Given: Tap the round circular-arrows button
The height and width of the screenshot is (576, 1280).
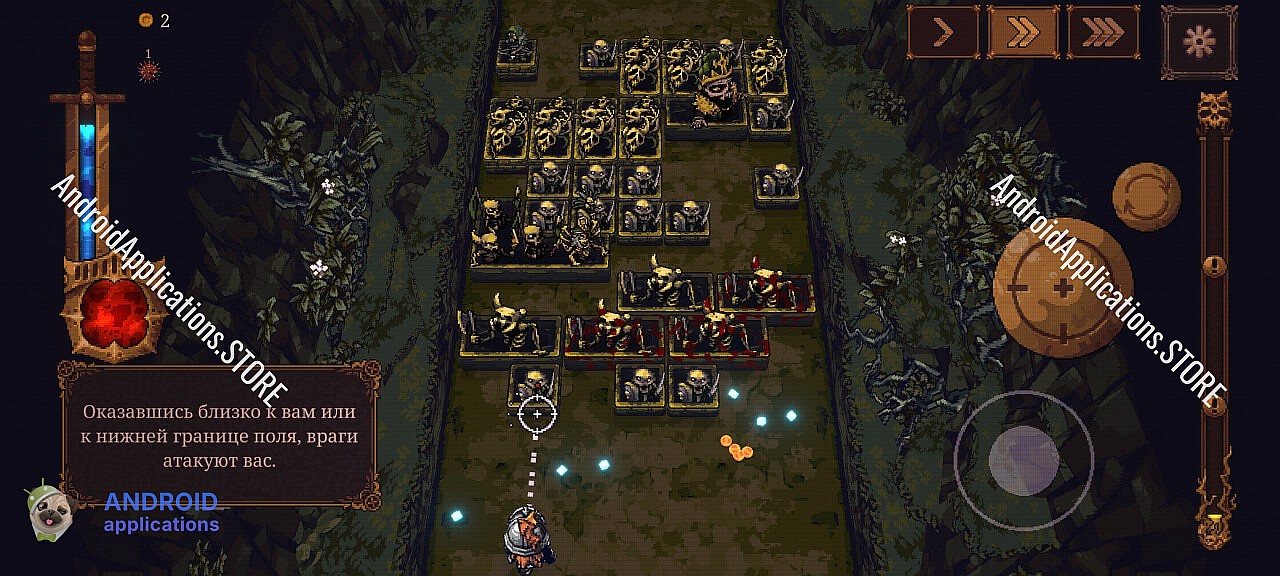Looking at the screenshot, I should click(1146, 197).
